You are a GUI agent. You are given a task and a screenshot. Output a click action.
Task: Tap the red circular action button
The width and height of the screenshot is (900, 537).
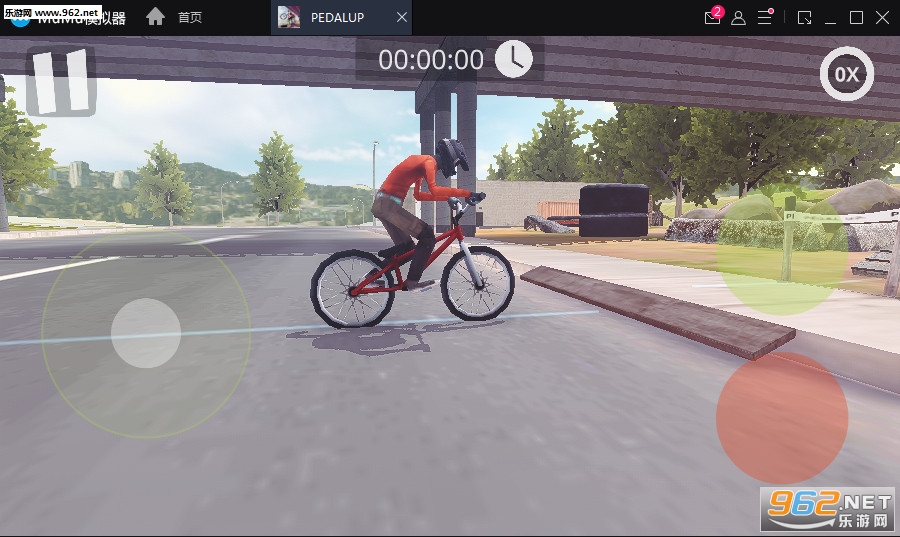781,417
